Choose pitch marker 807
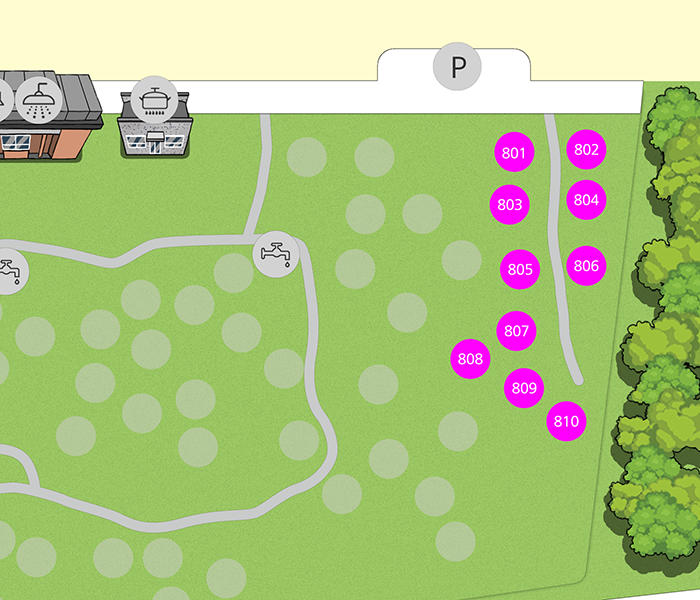This screenshot has width=700, height=600. 516,331
